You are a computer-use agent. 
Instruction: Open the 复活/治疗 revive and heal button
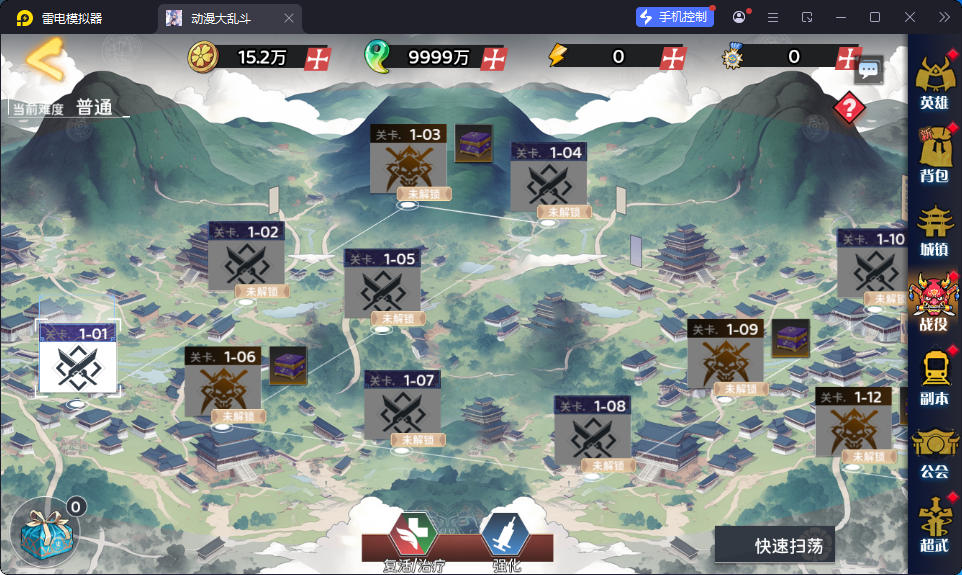(412, 540)
